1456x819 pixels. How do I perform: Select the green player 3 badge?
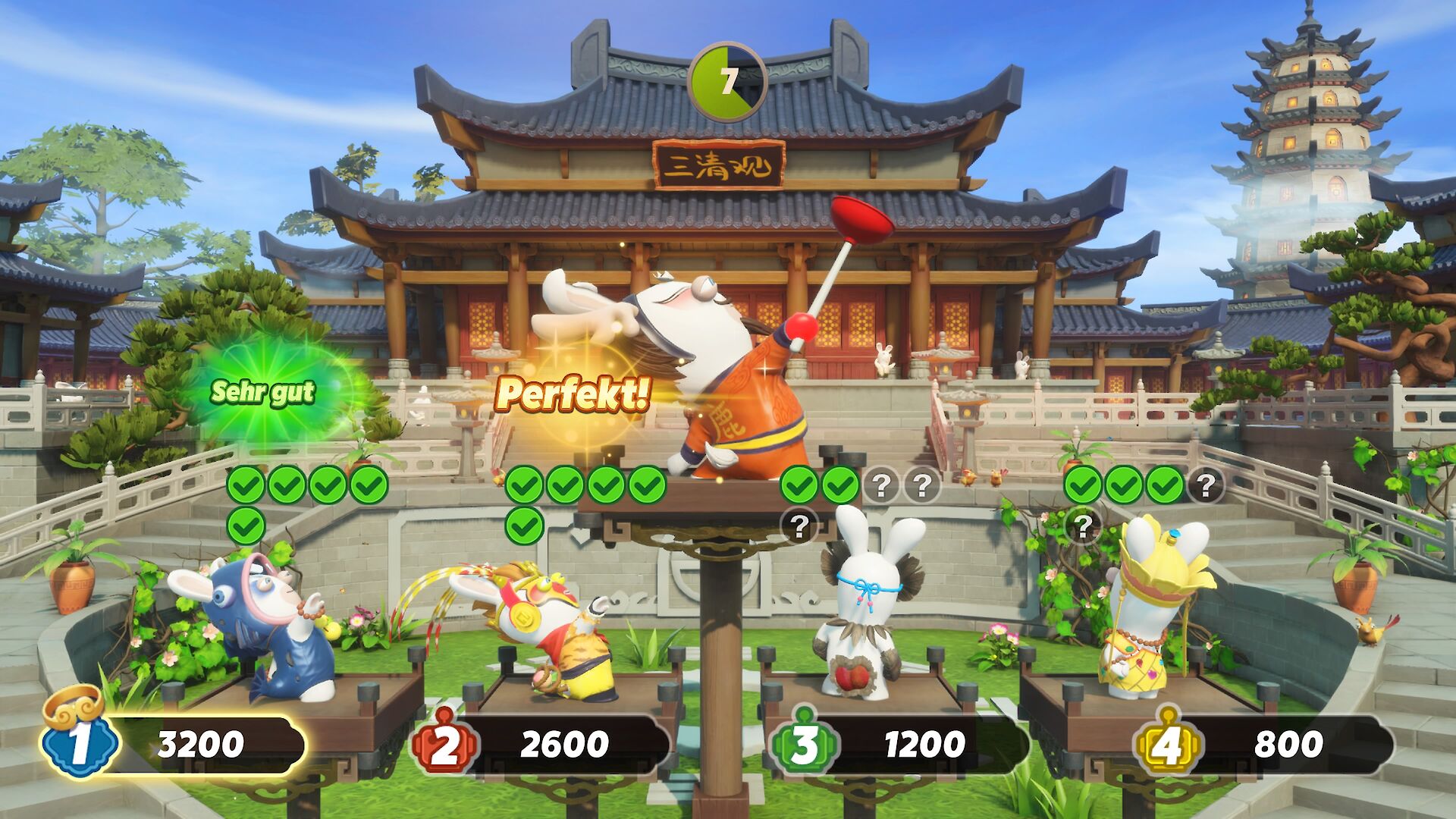(x=804, y=744)
